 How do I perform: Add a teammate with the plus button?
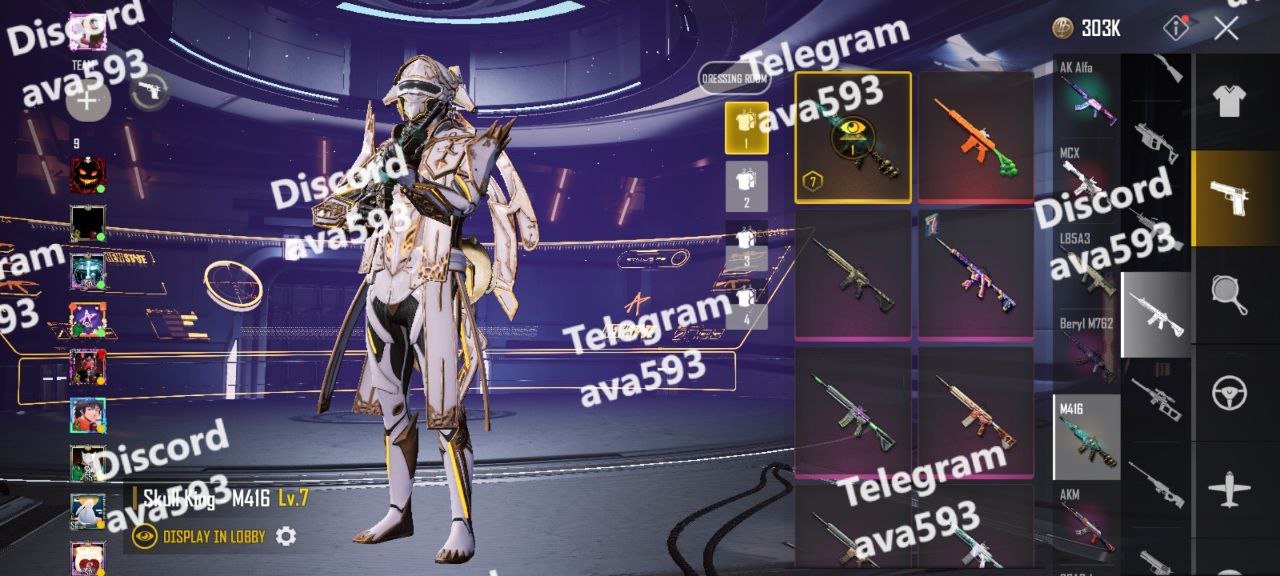(88, 99)
